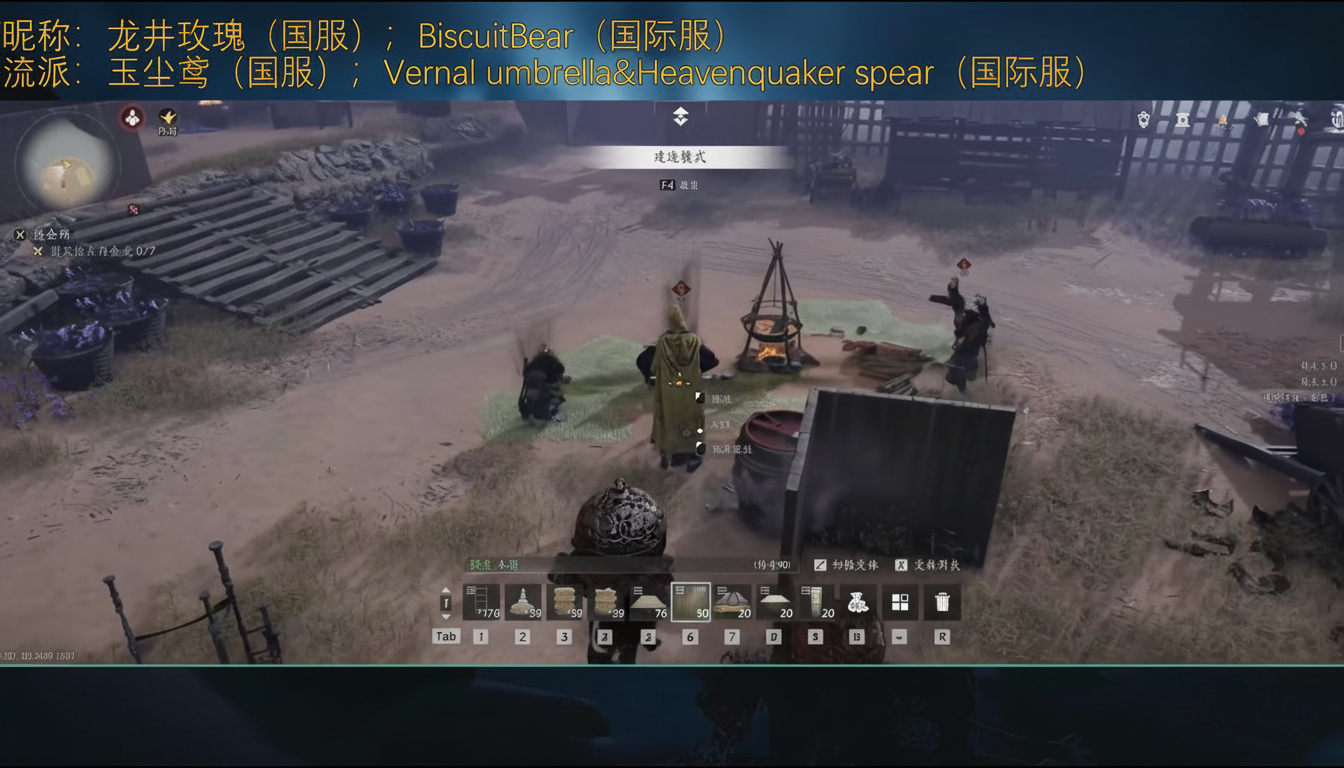The image size is (1344, 768).
Task: Click the F4 exit prompt below the banner
Action: coord(680,186)
